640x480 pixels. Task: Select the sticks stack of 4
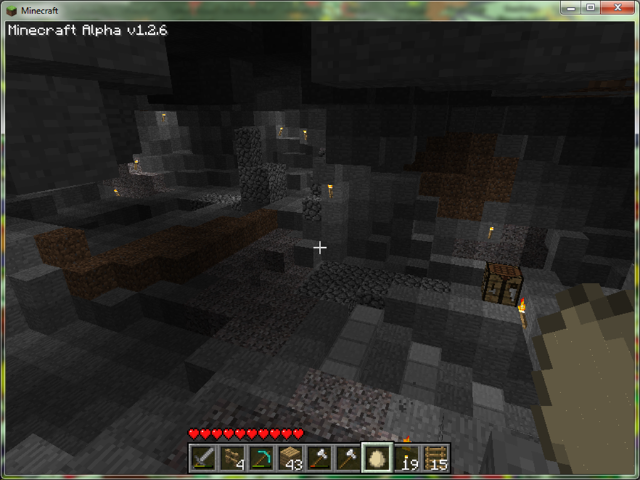point(233,458)
